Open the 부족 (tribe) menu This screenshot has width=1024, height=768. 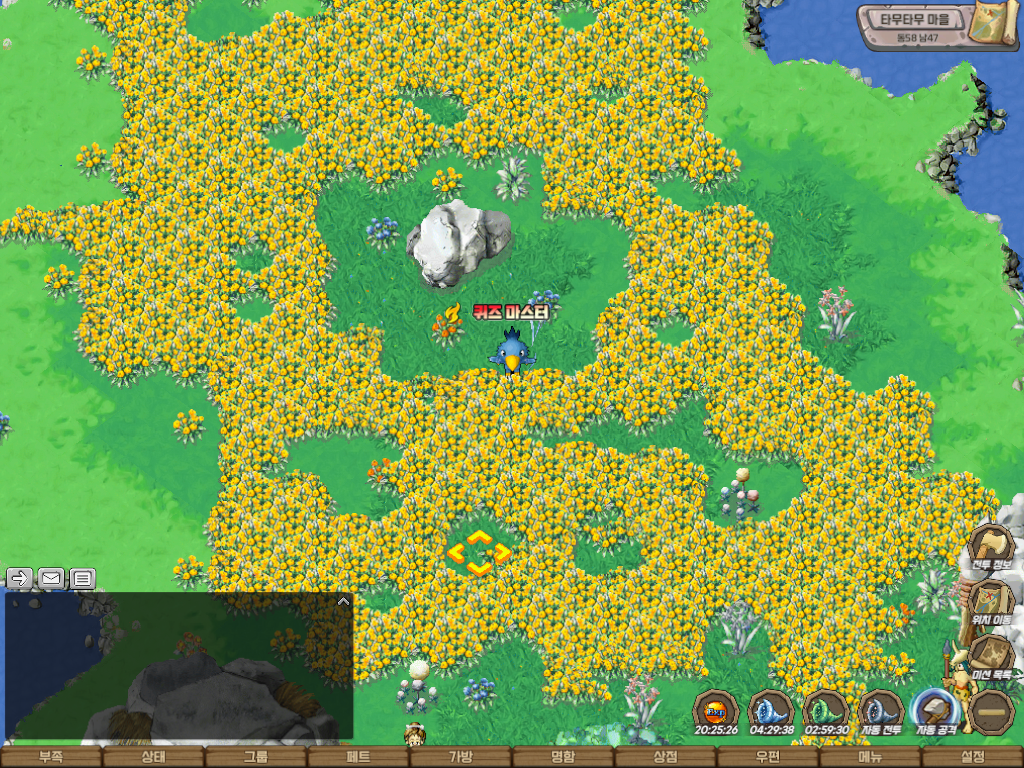pyautogui.click(x=51, y=758)
